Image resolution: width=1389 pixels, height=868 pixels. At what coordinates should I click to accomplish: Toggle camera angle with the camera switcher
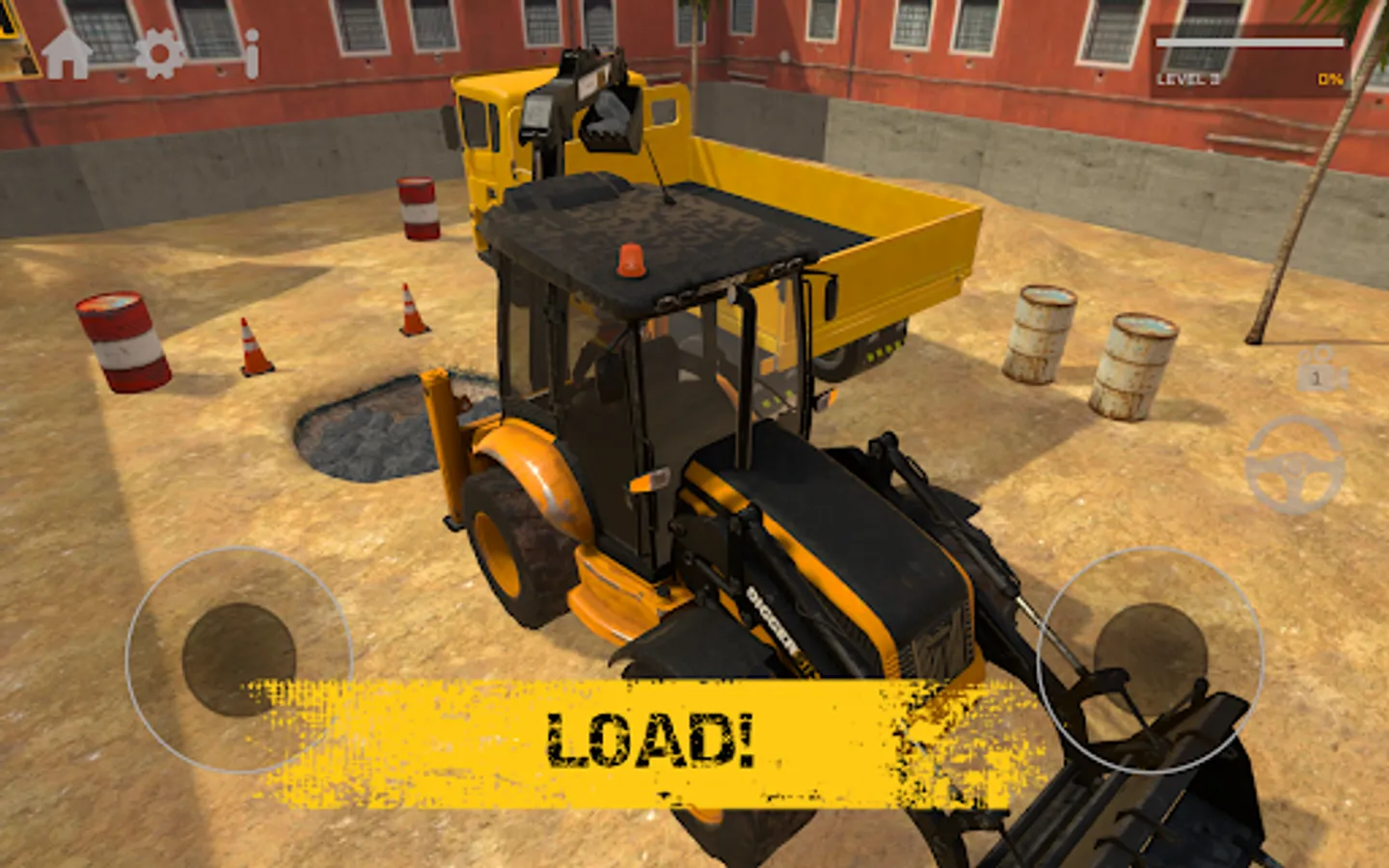pos(1319,371)
